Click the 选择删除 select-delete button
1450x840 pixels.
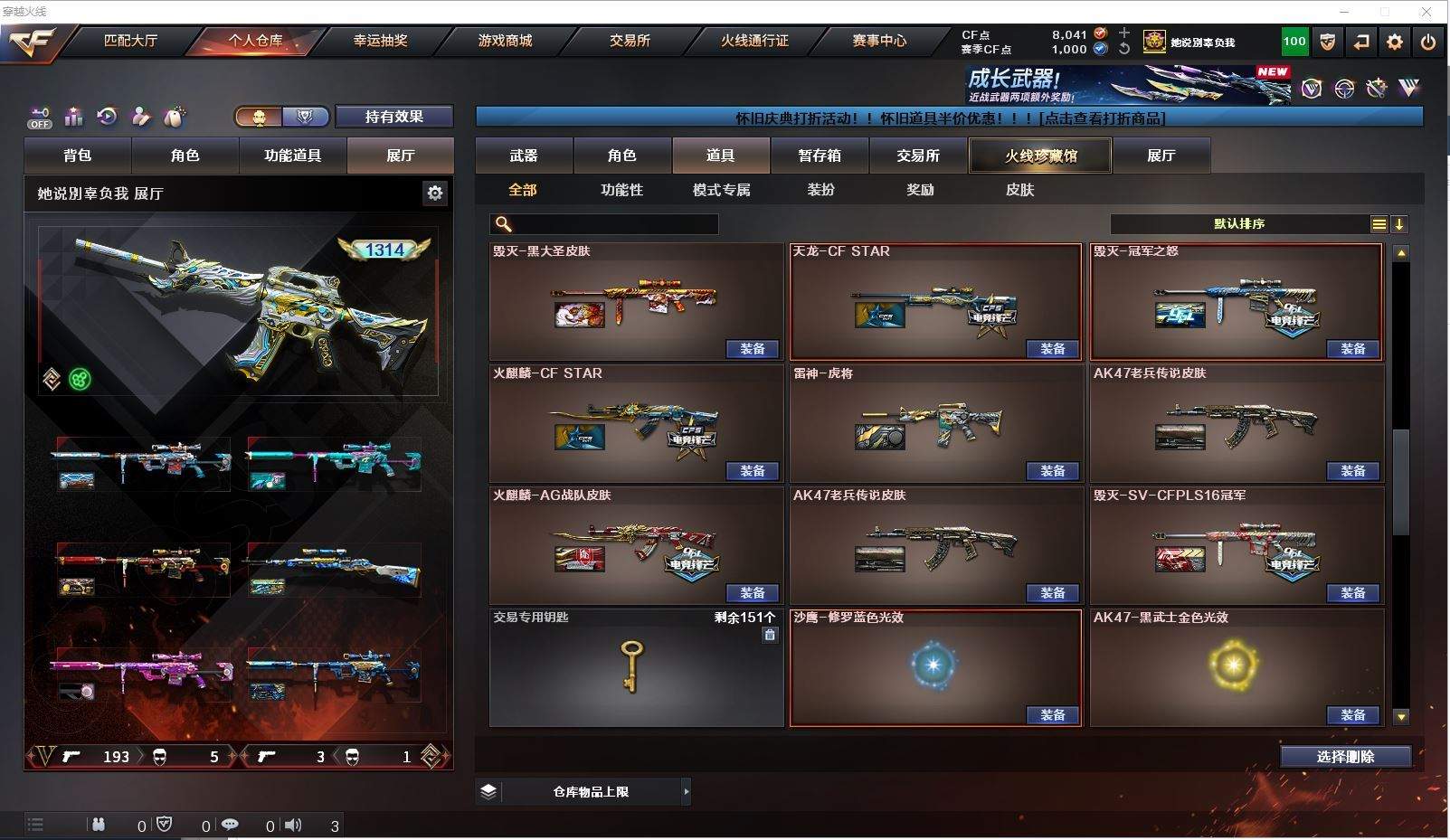point(1345,757)
